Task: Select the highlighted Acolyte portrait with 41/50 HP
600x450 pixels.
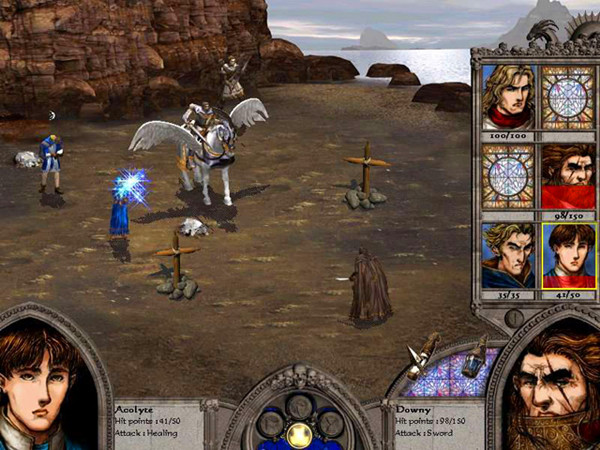Action: (x=568, y=255)
